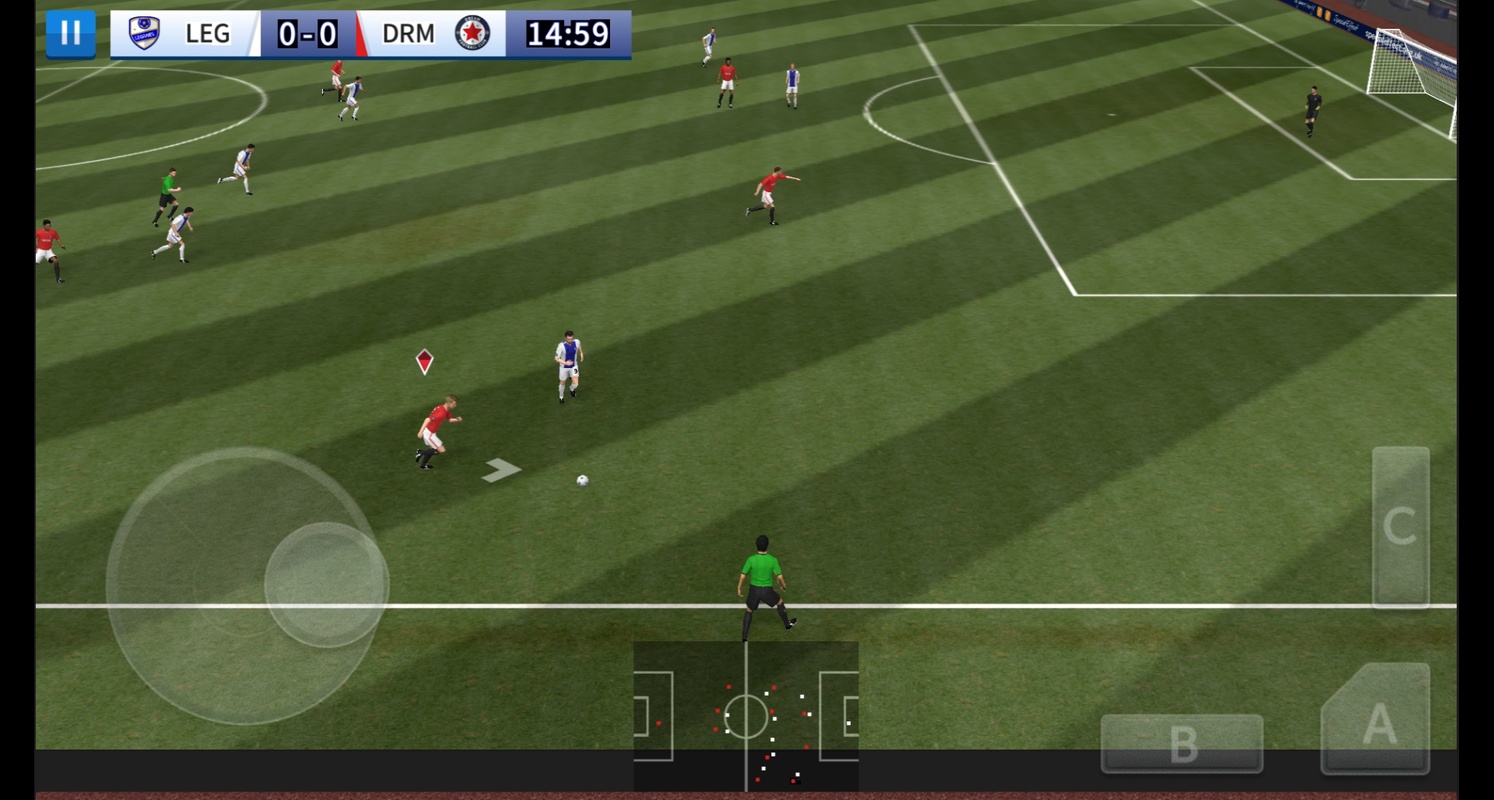Click the pitch radar minimap
The height and width of the screenshot is (800, 1494).
click(x=746, y=716)
